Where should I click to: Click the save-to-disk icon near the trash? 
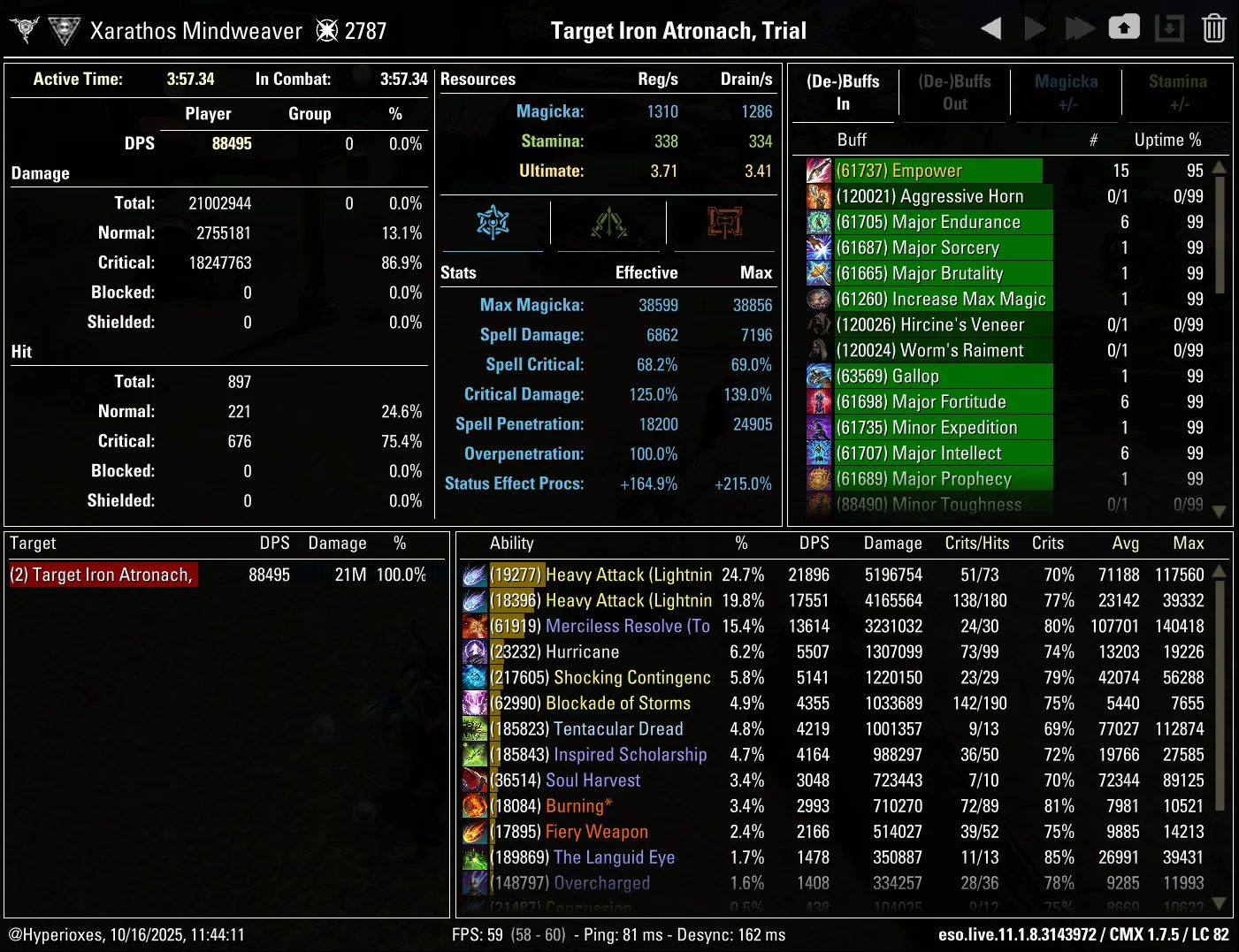coord(1169,27)
